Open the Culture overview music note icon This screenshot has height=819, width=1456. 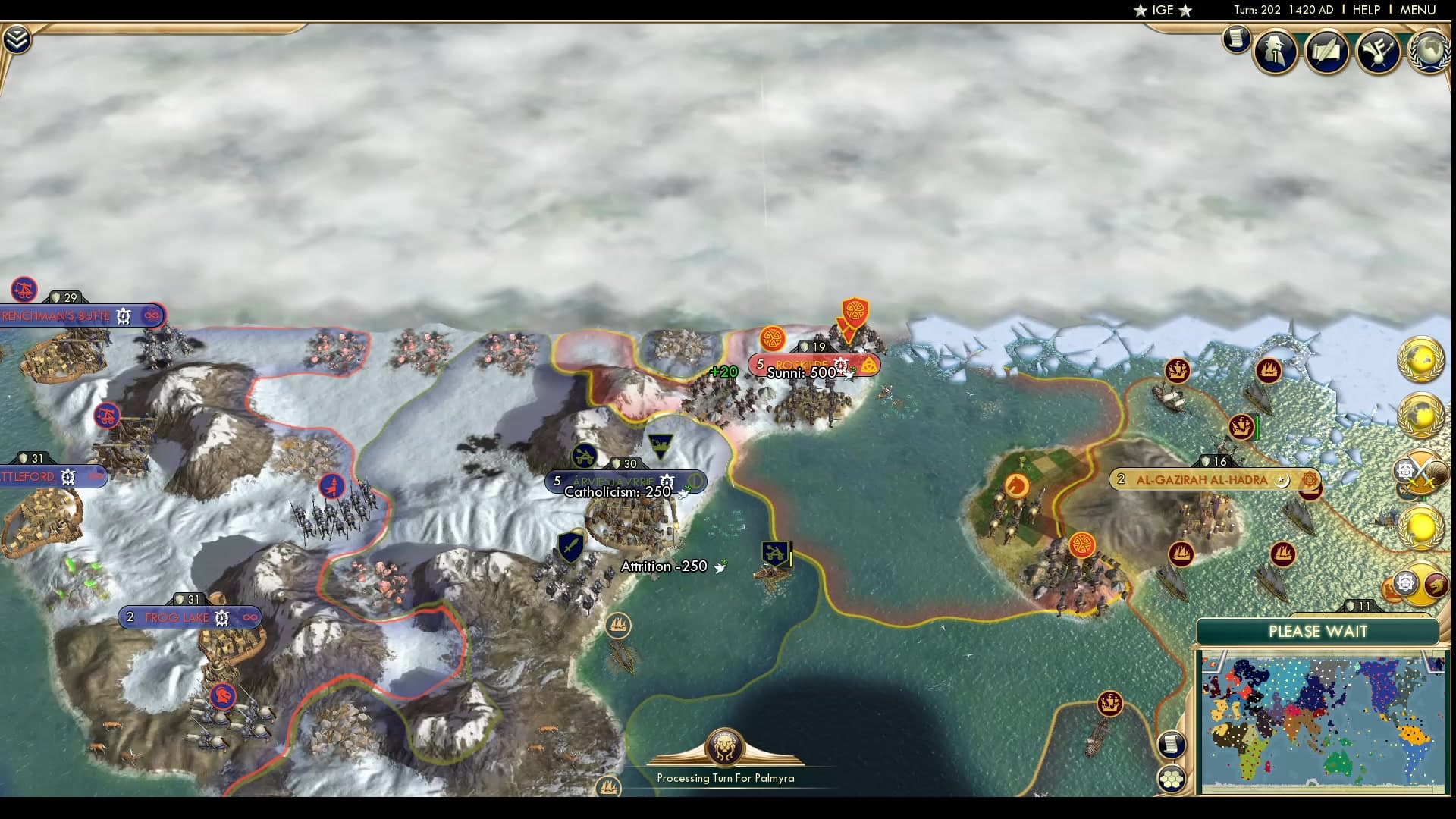coord(1379,52)
